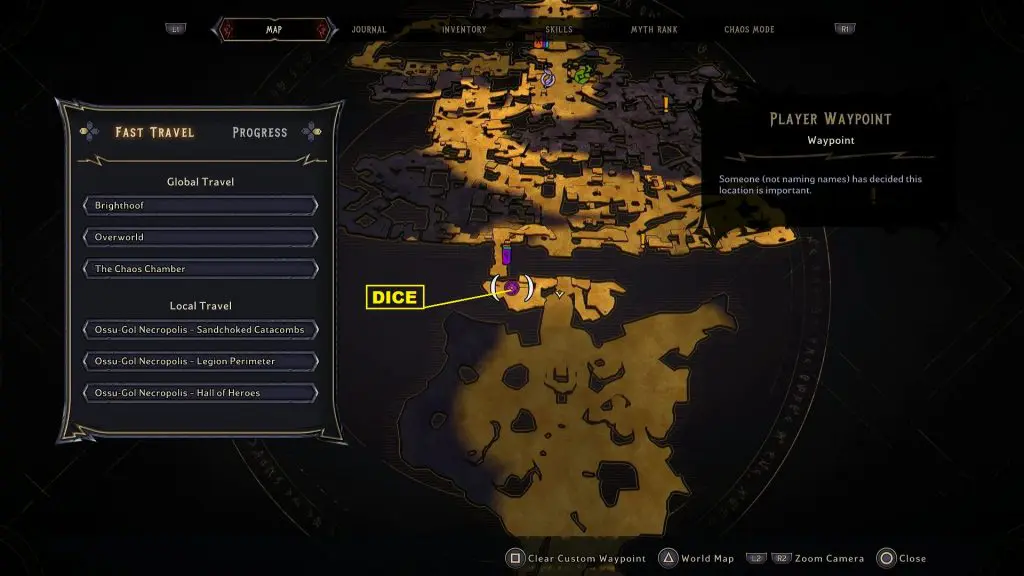Travel to The Chaos Chamber

(x=201, y=269)
